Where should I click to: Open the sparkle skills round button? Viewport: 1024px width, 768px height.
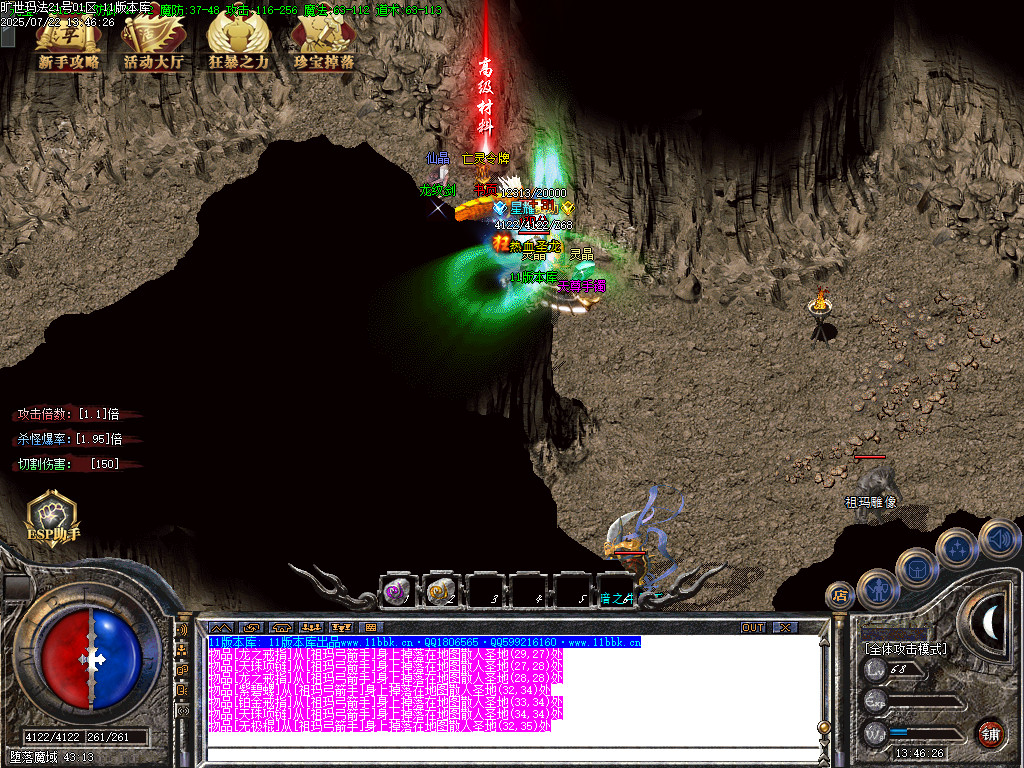957,547
